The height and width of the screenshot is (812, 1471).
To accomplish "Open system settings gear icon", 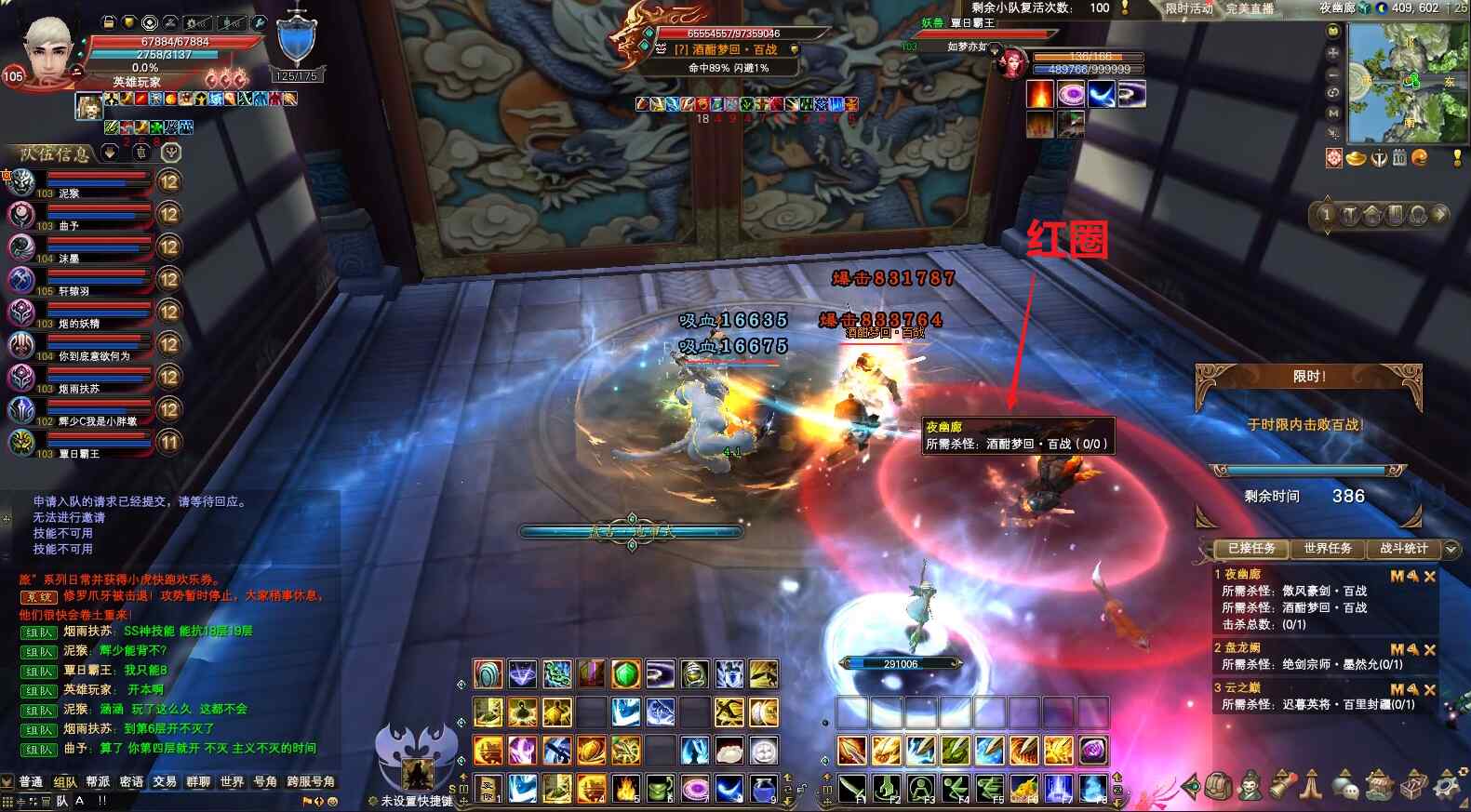I will (x=1447, y=787).
